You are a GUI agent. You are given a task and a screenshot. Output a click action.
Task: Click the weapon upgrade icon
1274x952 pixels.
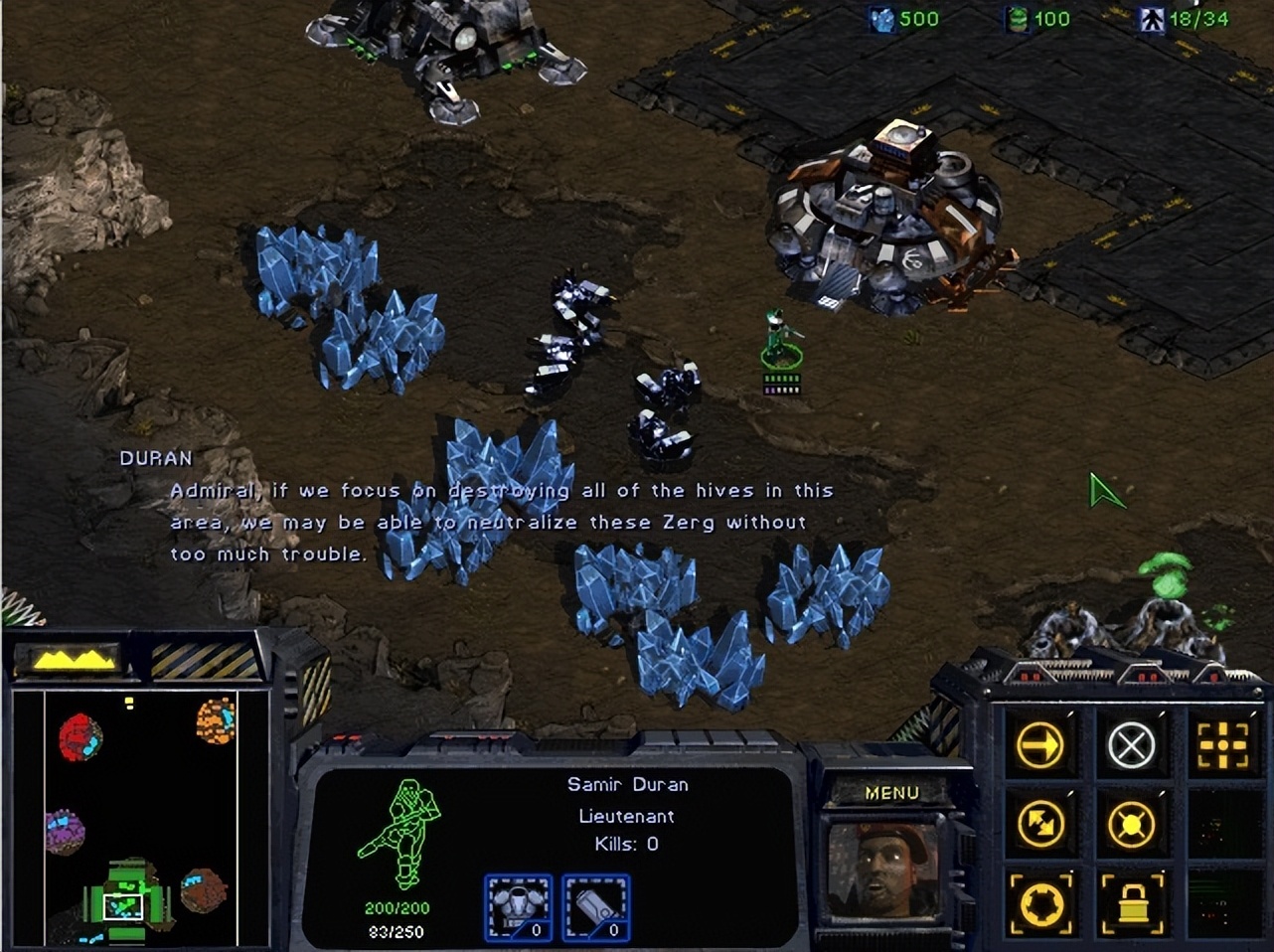597,905
